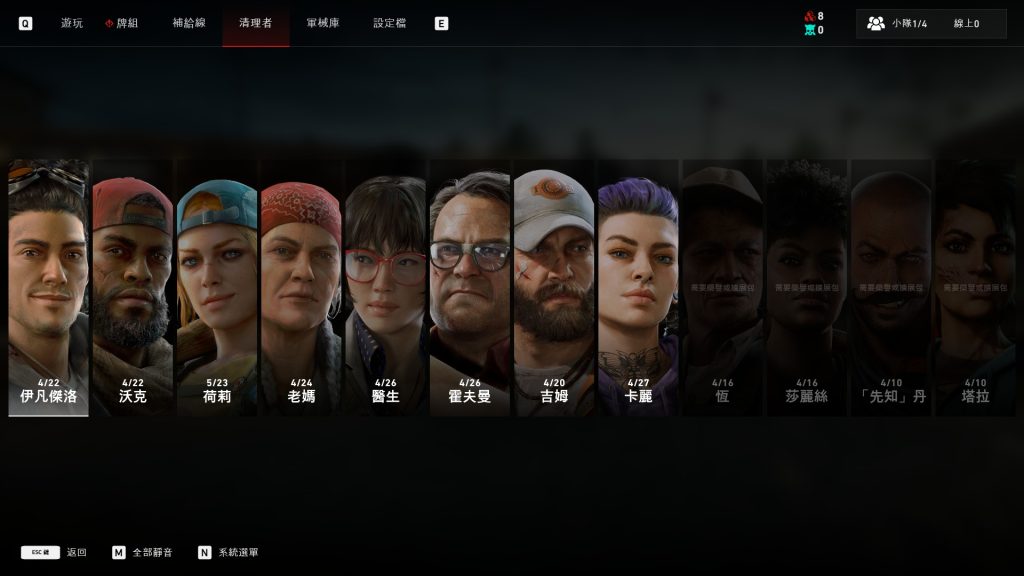The height and width of the screenshot is (576, 1024).
Task: Select 醫生 character card
Action: [x=385, y=288]
